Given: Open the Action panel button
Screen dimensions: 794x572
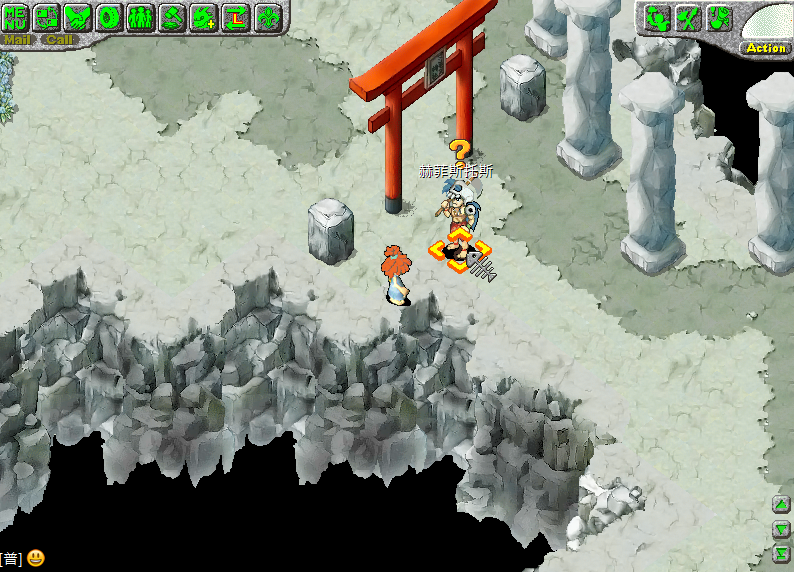Looking at the screenshot, I should (x=766, y=48).
